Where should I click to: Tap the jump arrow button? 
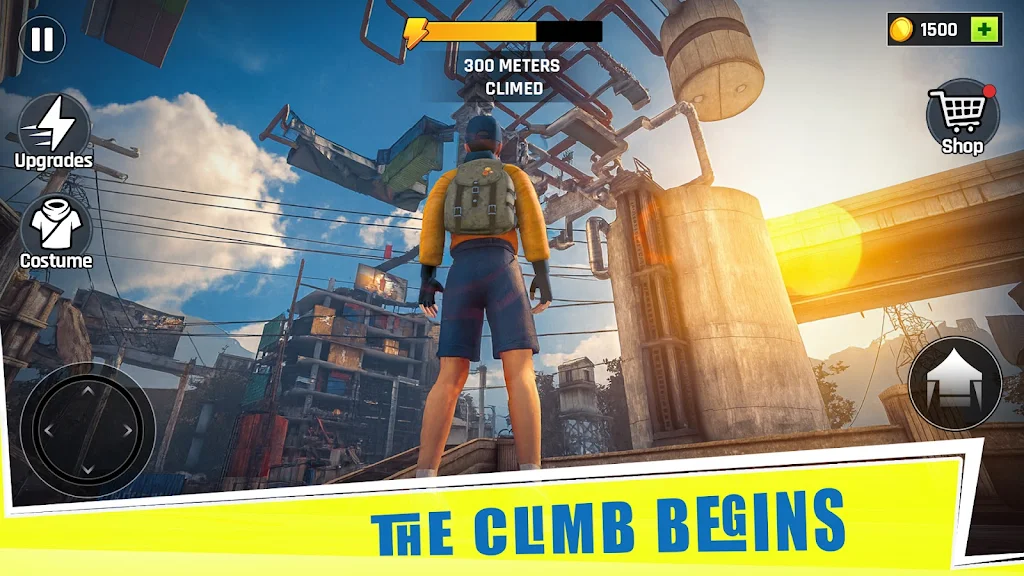(x=955, y=384)
